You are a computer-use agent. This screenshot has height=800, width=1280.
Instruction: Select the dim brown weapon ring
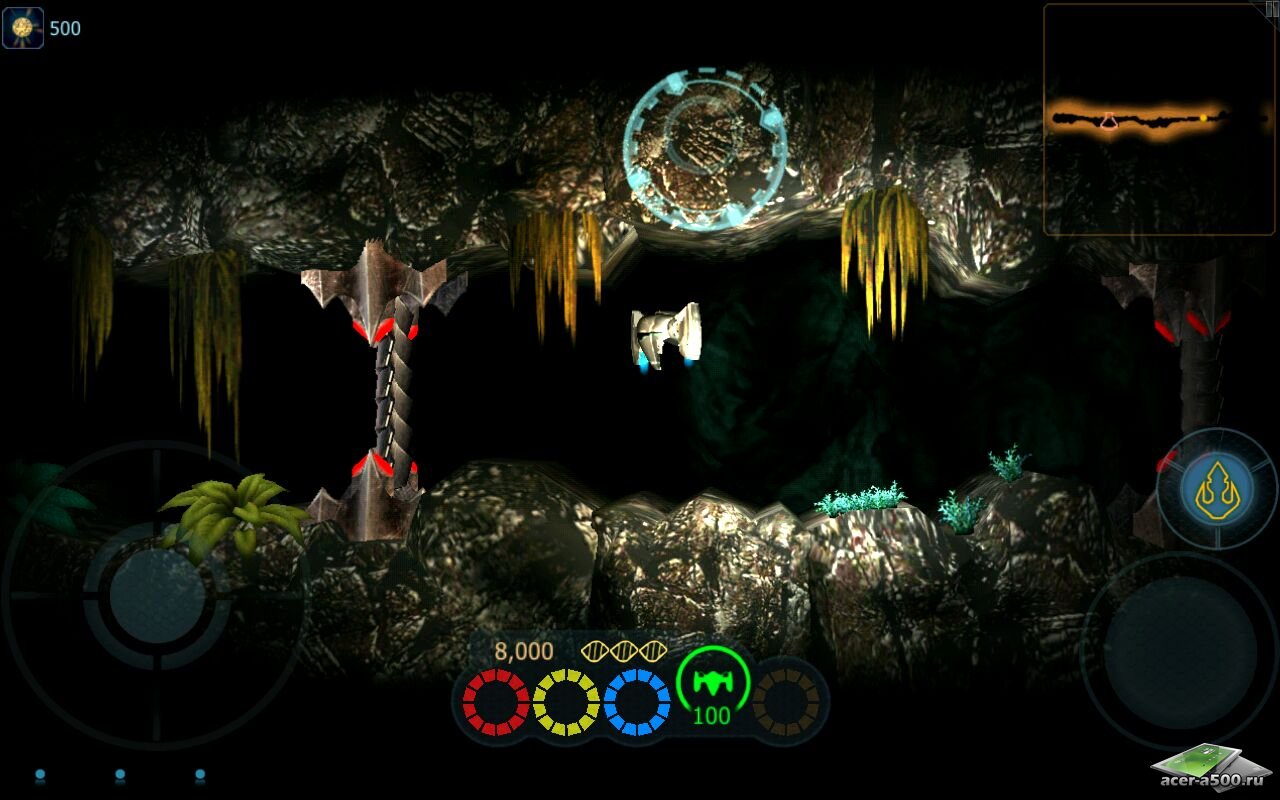[786, 702]
